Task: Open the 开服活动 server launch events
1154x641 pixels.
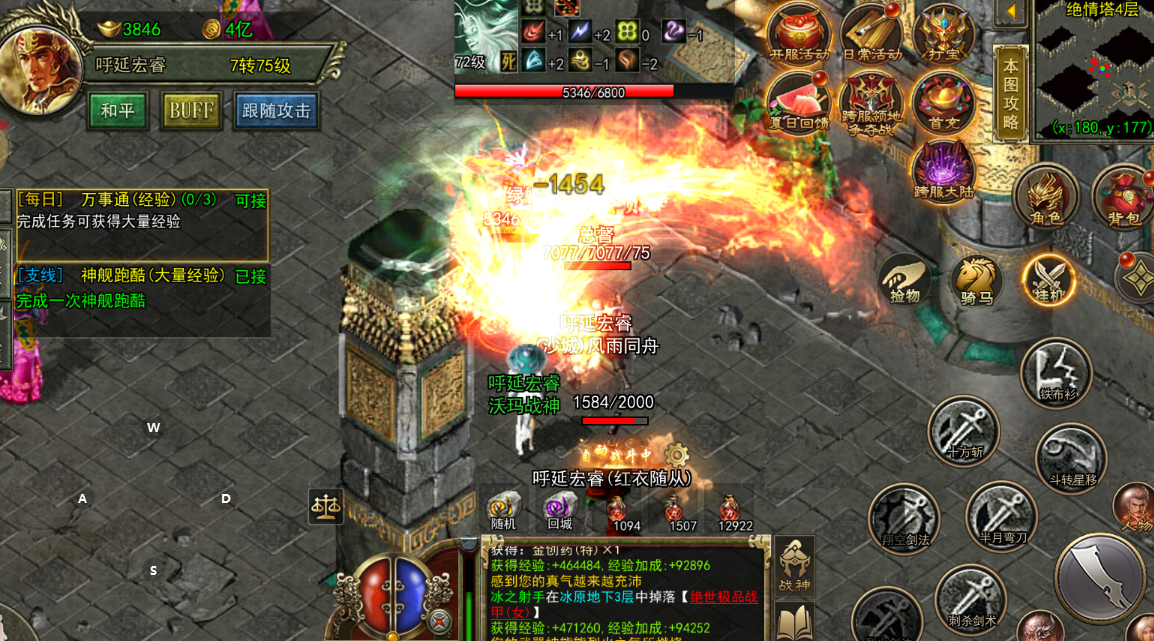Action: pyautogui.click(x=798, y=32)
